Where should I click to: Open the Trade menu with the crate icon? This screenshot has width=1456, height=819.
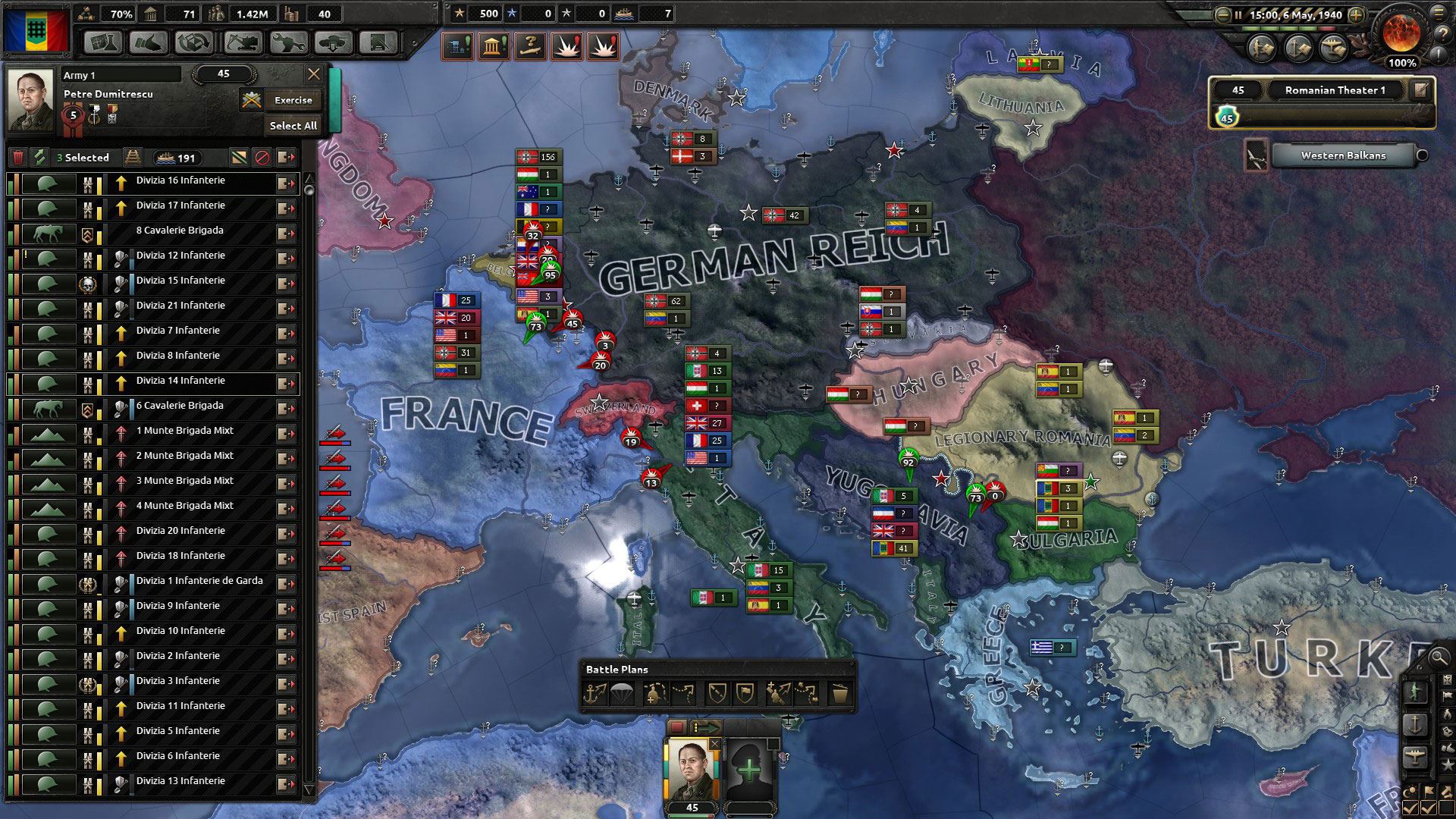click(x=195, y=42)
